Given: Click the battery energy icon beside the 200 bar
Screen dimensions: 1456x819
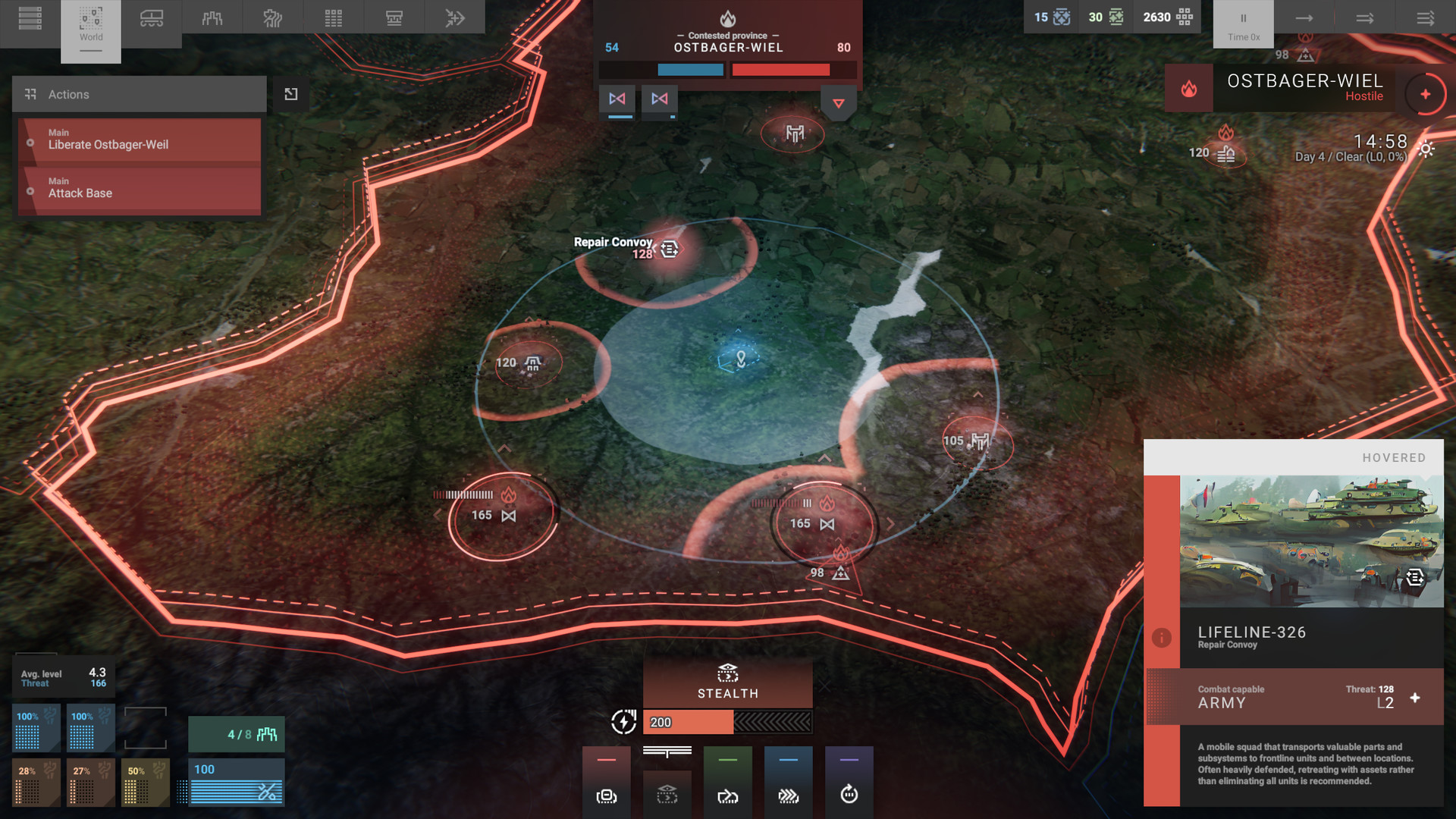Looking at the screenshot, I should coord(623,722).
